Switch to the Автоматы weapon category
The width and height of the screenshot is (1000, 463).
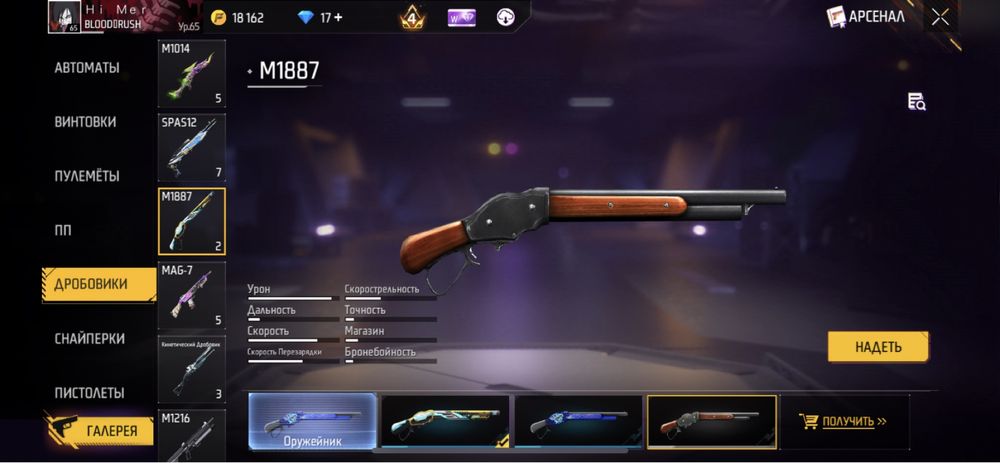point(87,68)
